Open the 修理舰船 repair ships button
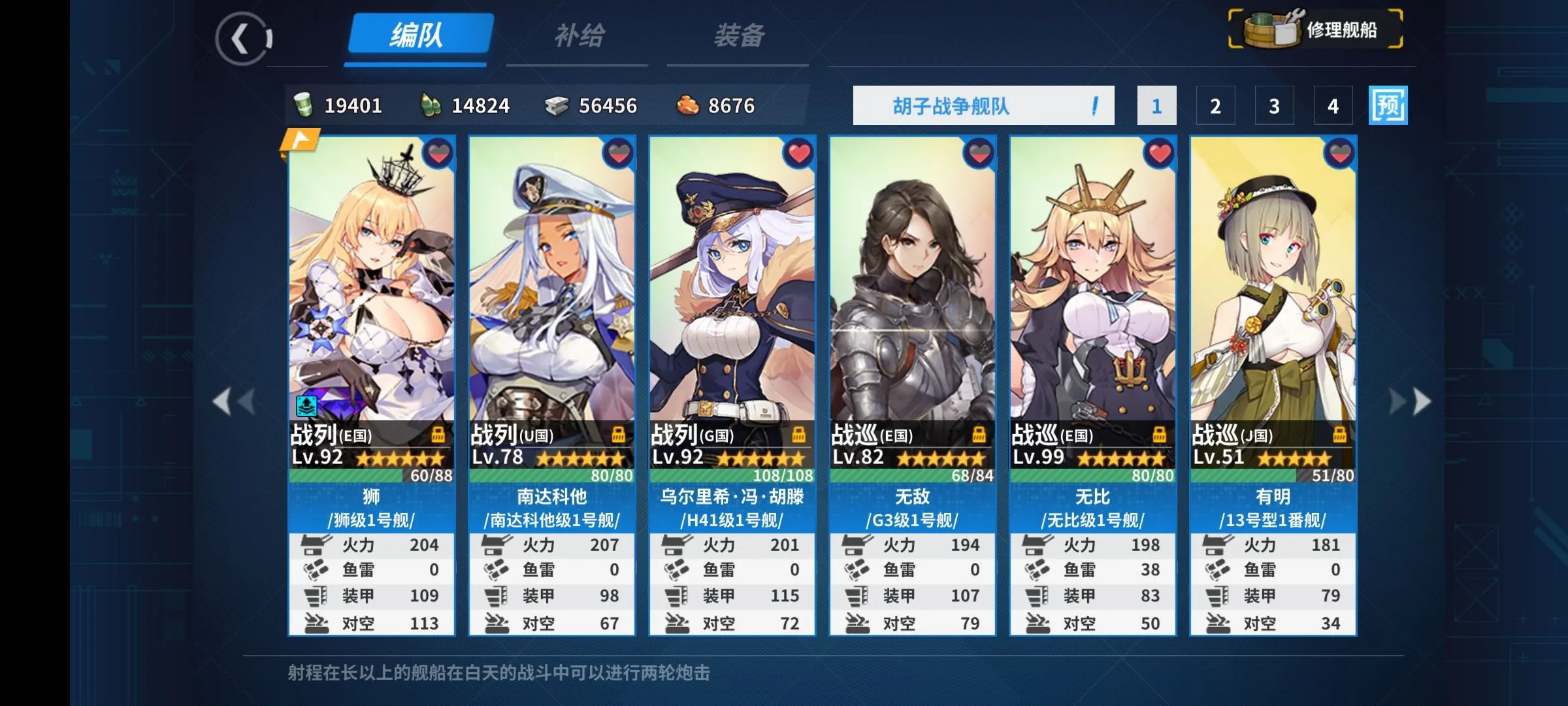1568x706 pixels. click(1316, 29)
